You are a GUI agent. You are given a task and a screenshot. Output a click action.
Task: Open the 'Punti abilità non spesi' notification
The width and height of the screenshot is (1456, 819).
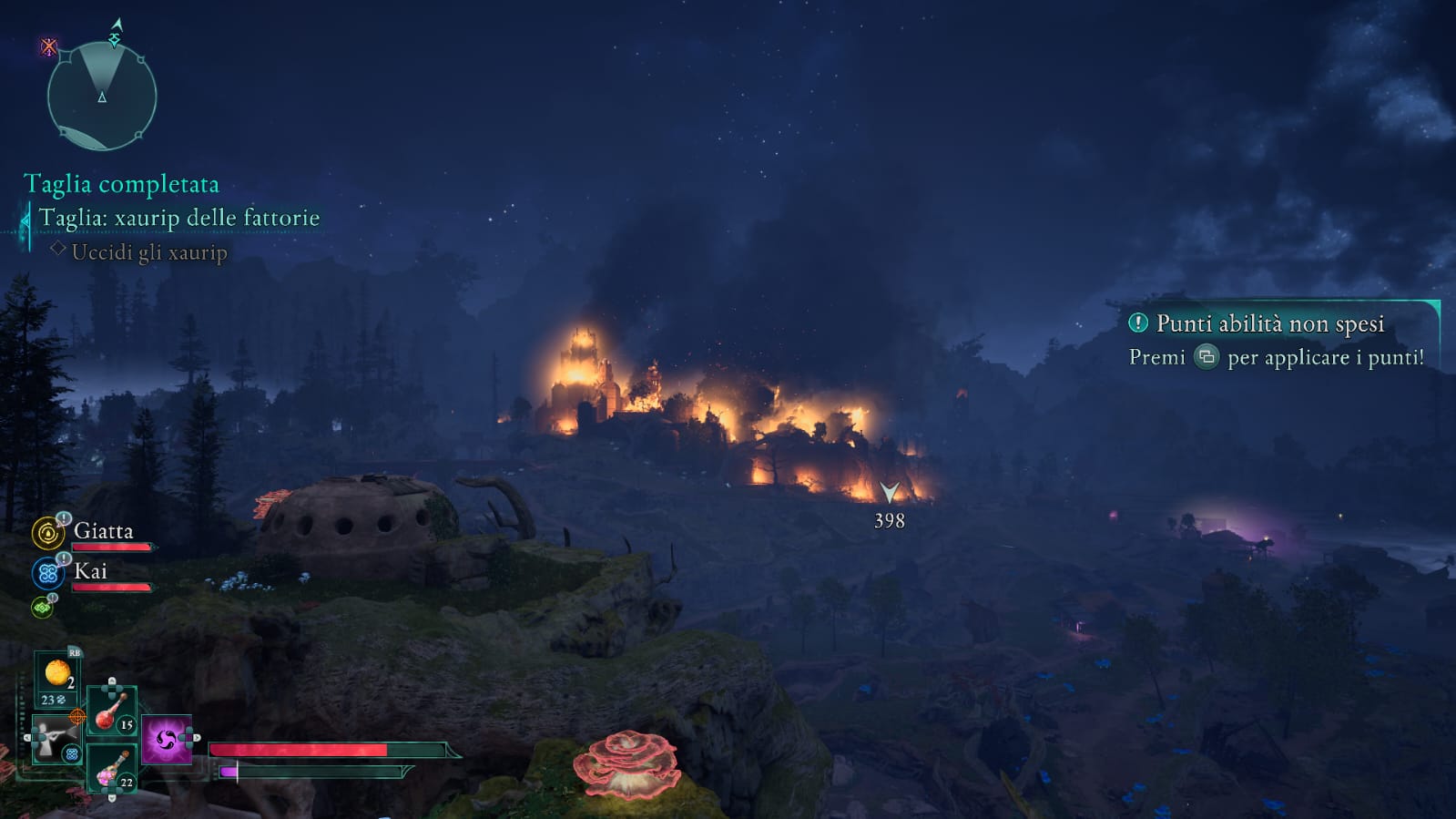(1269, 323)
